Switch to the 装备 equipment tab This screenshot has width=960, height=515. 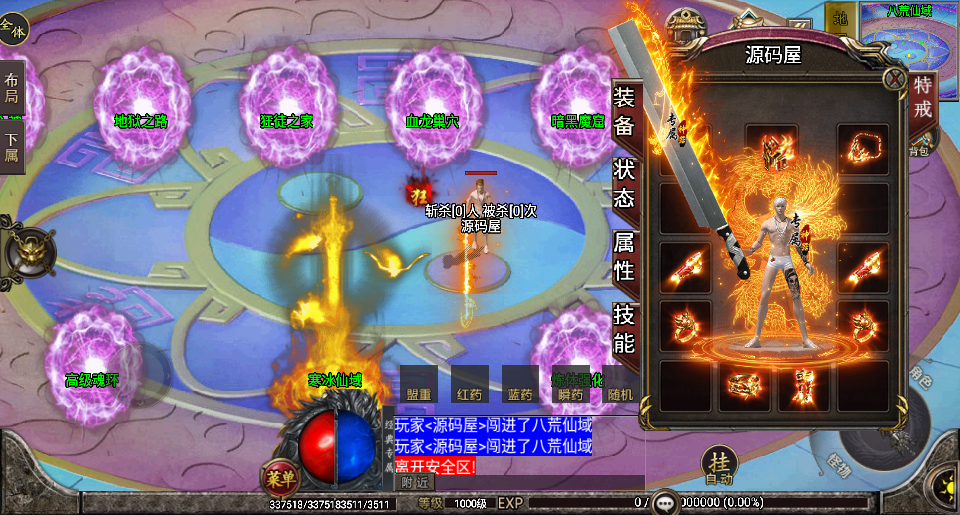[624, 111]
